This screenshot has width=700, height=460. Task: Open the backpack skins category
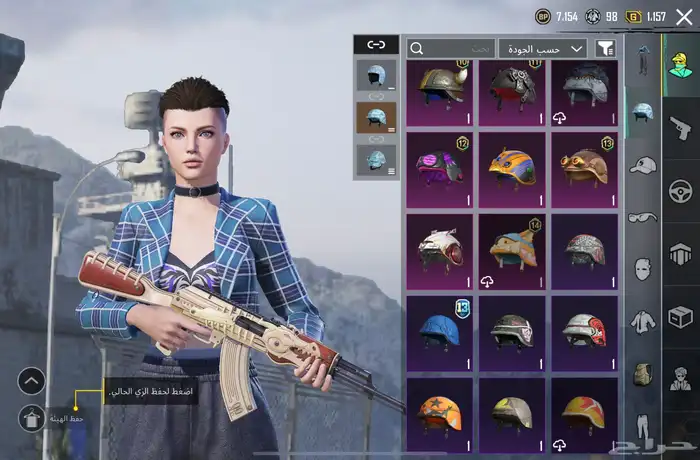642,374
